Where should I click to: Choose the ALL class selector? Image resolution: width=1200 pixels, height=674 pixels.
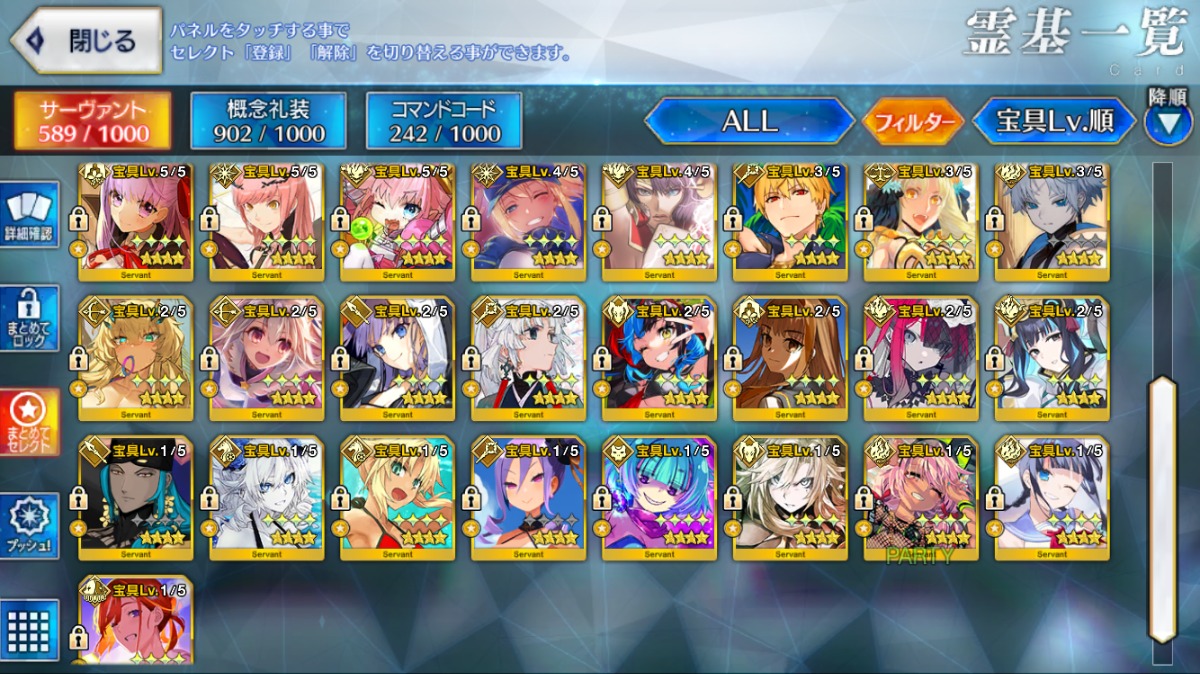coord(749,121)
